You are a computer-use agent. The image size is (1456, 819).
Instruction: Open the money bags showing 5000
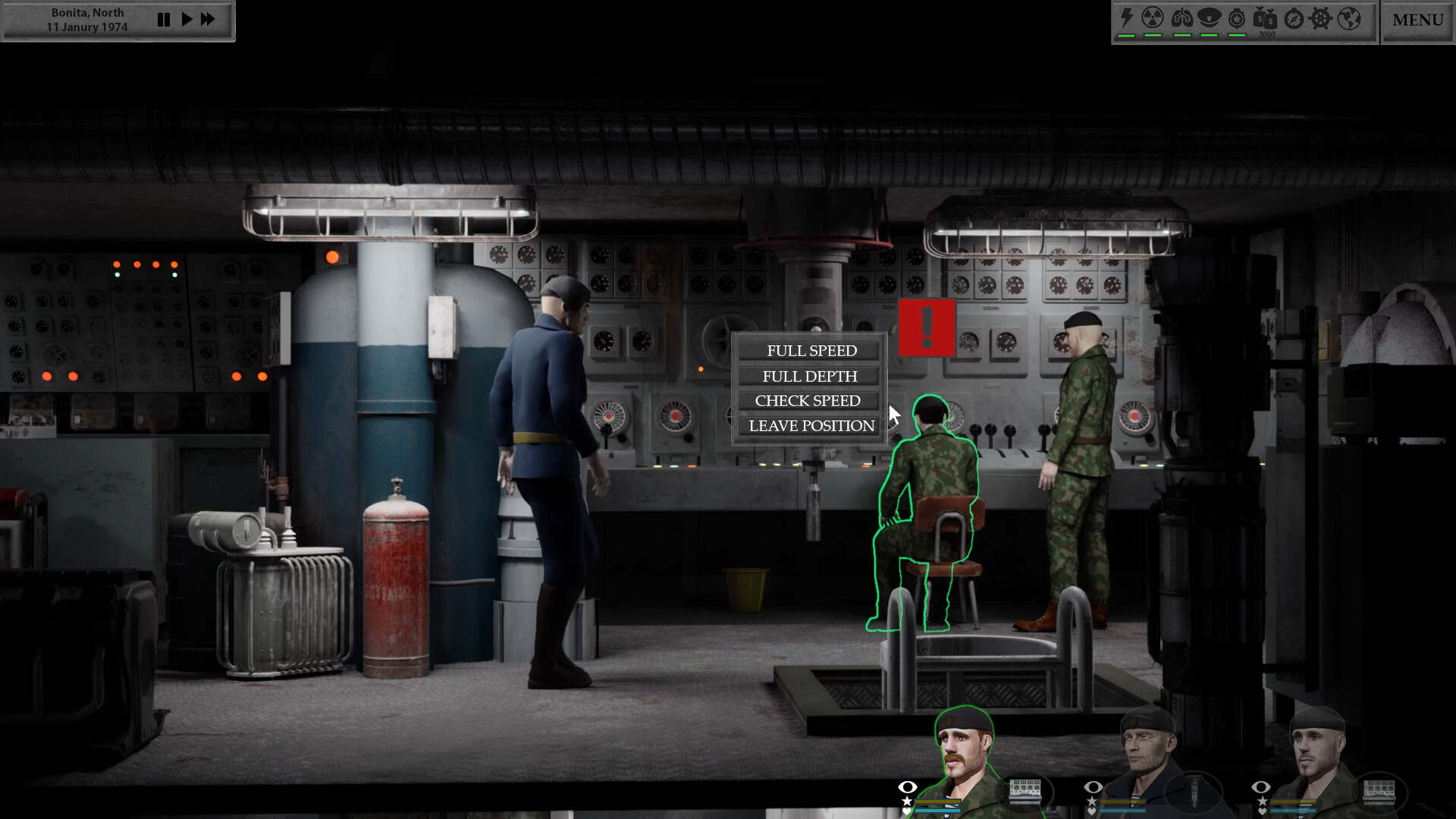(x=1266, y=20)
